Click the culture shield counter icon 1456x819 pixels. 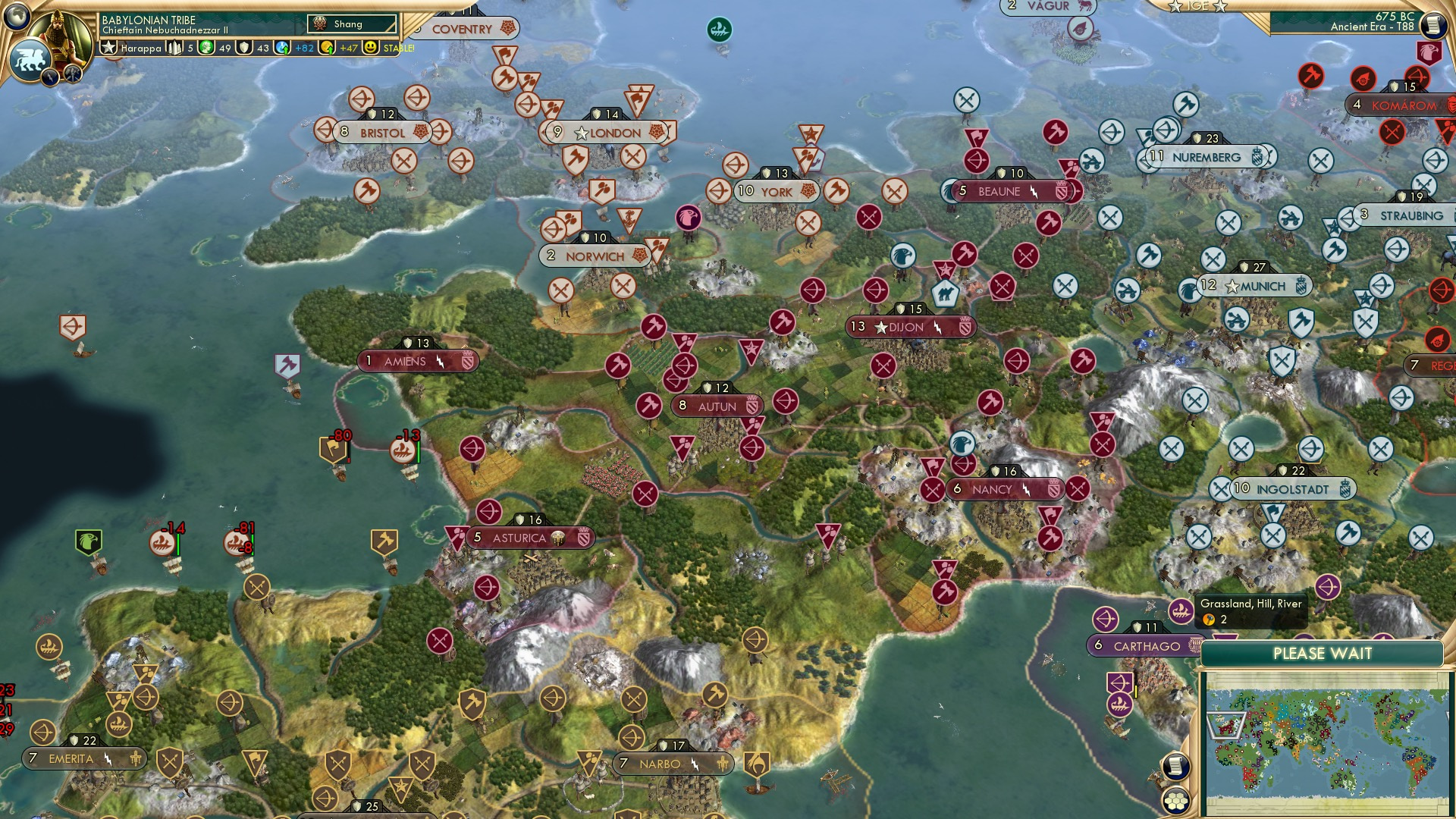tap(246, 48)
